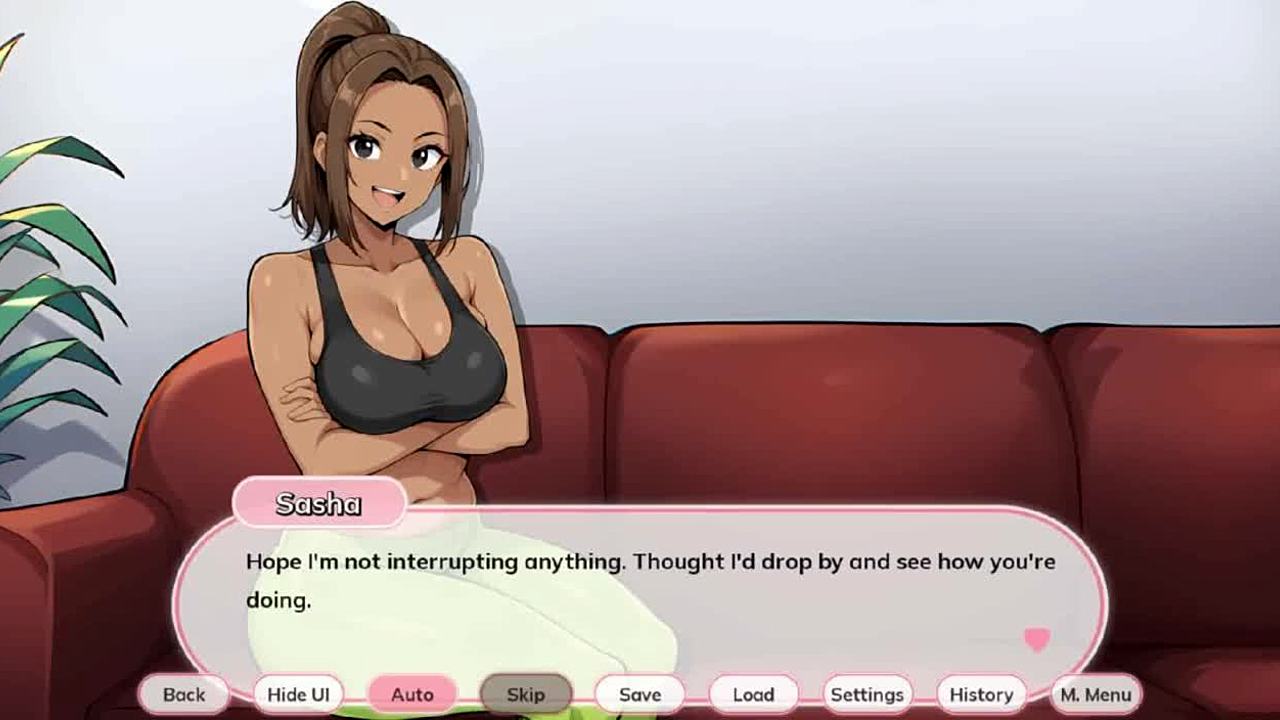
Task: Open the Load menu
Action: point(754,694)
